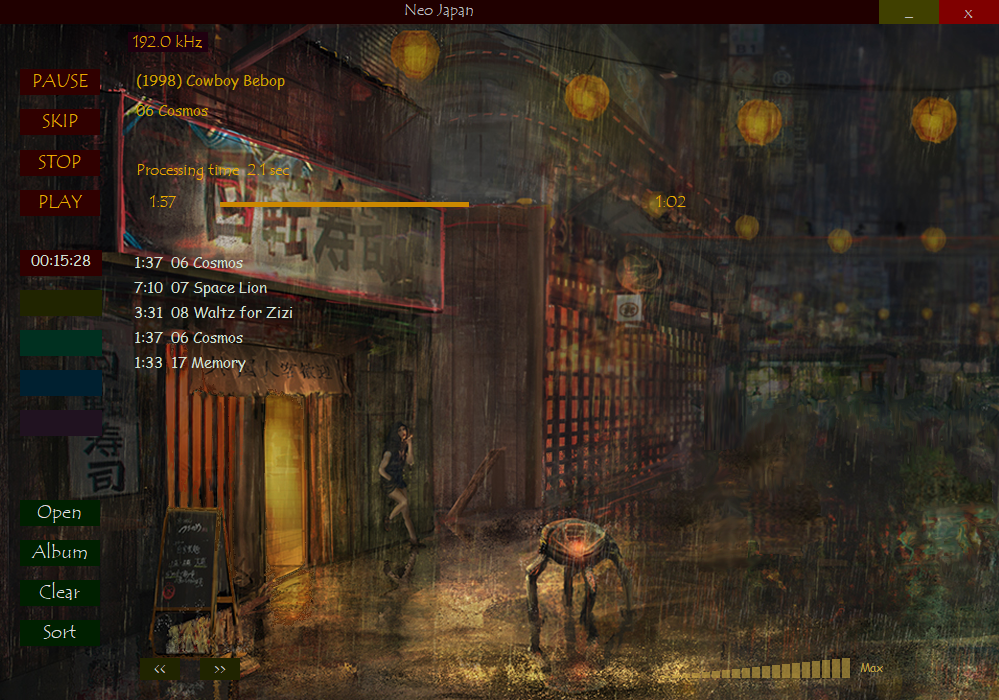Pick the dark blue color swatch
The image size is (999, 700).
point(60,383)
